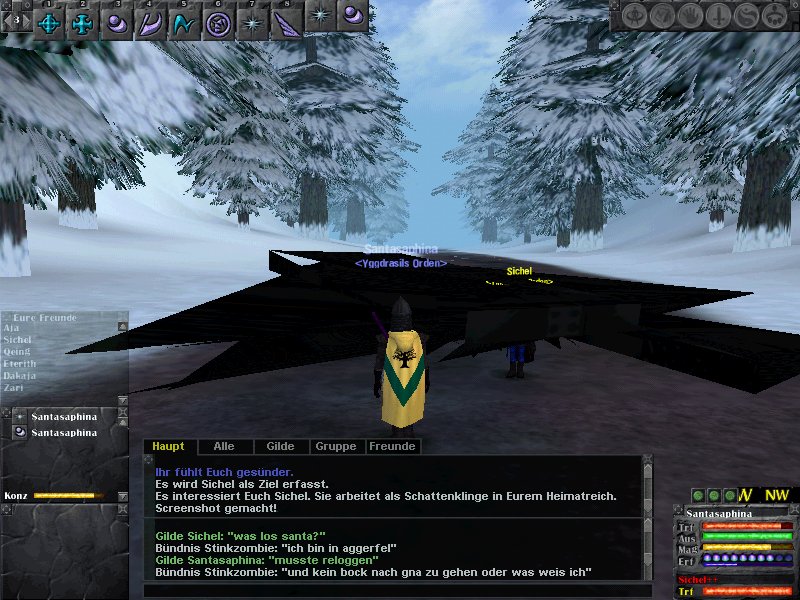Select Eterith in the friends list
This screenshot has width=800, height=600.
pyautogui.click(x=20, y=364)
